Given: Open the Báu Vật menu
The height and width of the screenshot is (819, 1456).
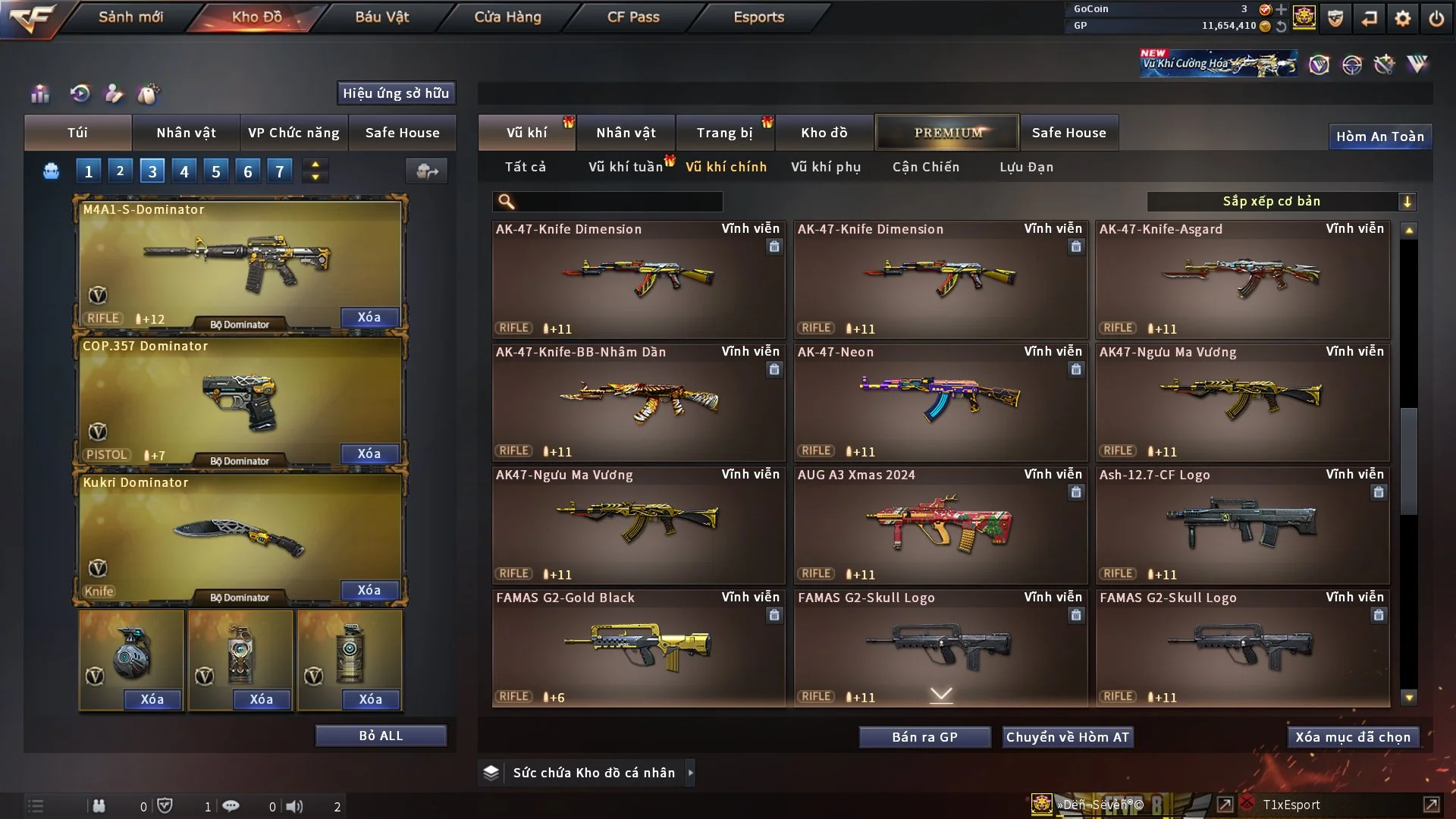Looking at the screenshot, I should click(x=381, y=17).
